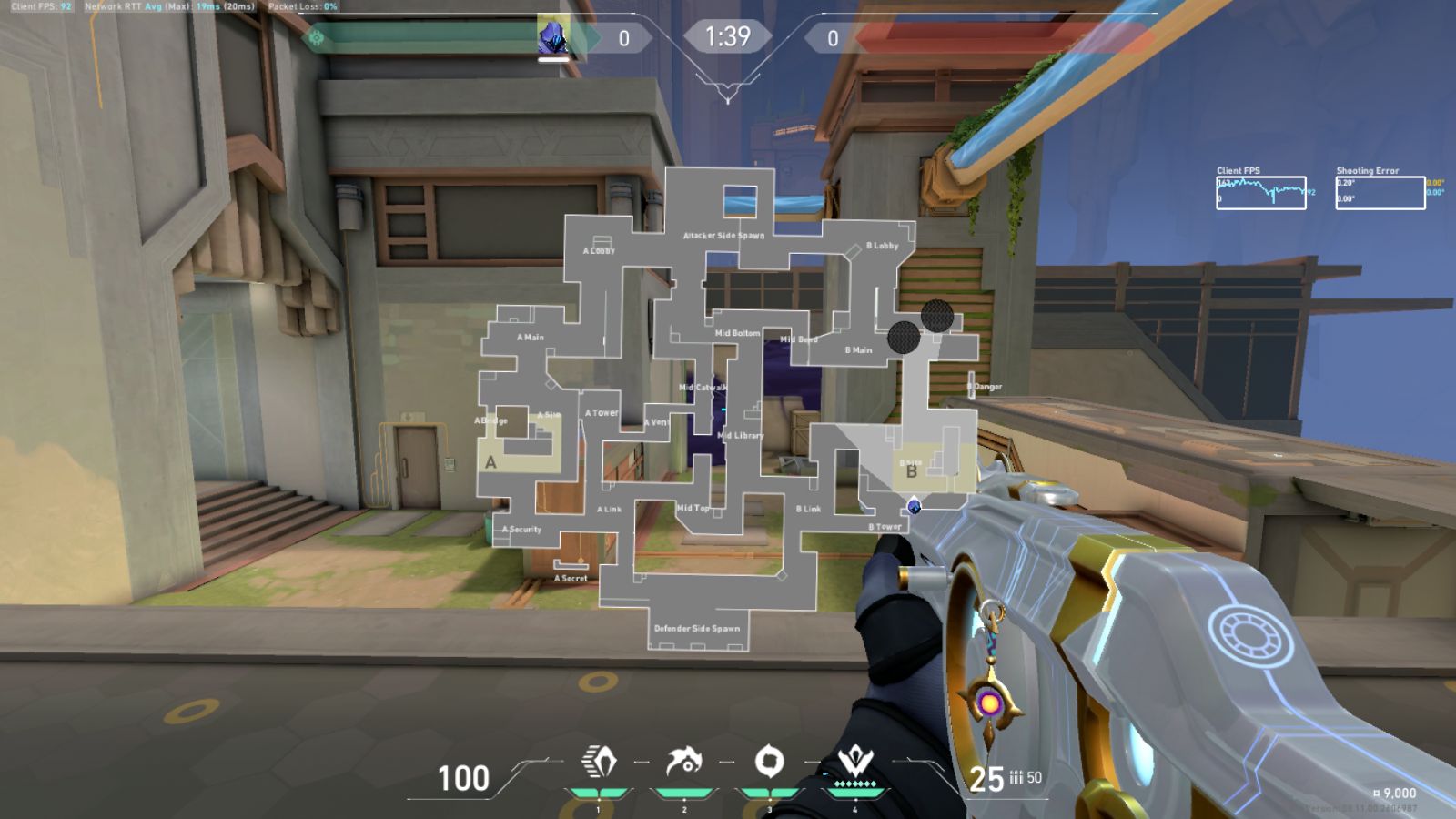Activate Omen's Shrouded Step ability icon
1456x819 pixels.
click(598, 762)
